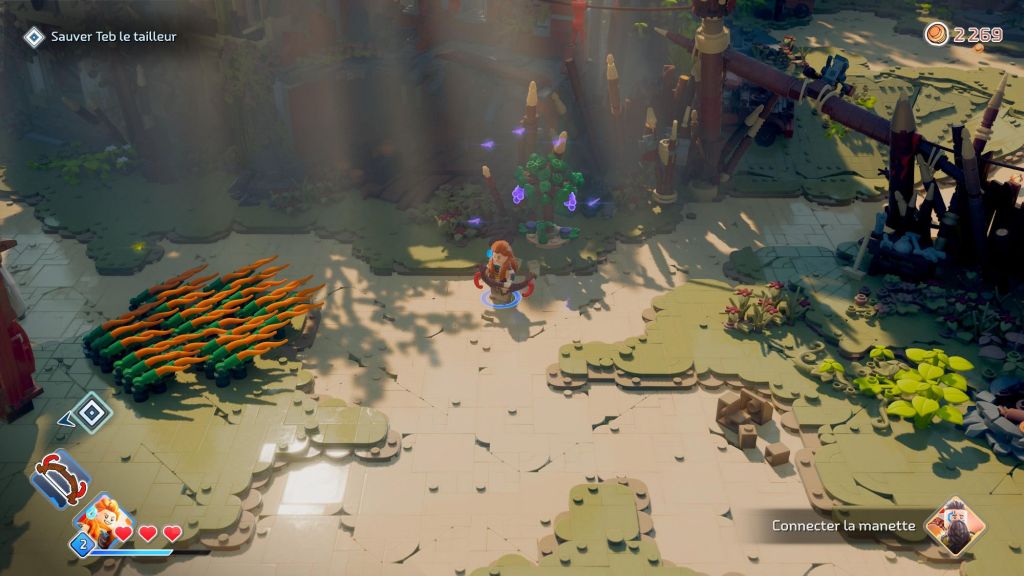
Task: Click the 'Connecter la manette' second player portrait
Action: (954, 526)
